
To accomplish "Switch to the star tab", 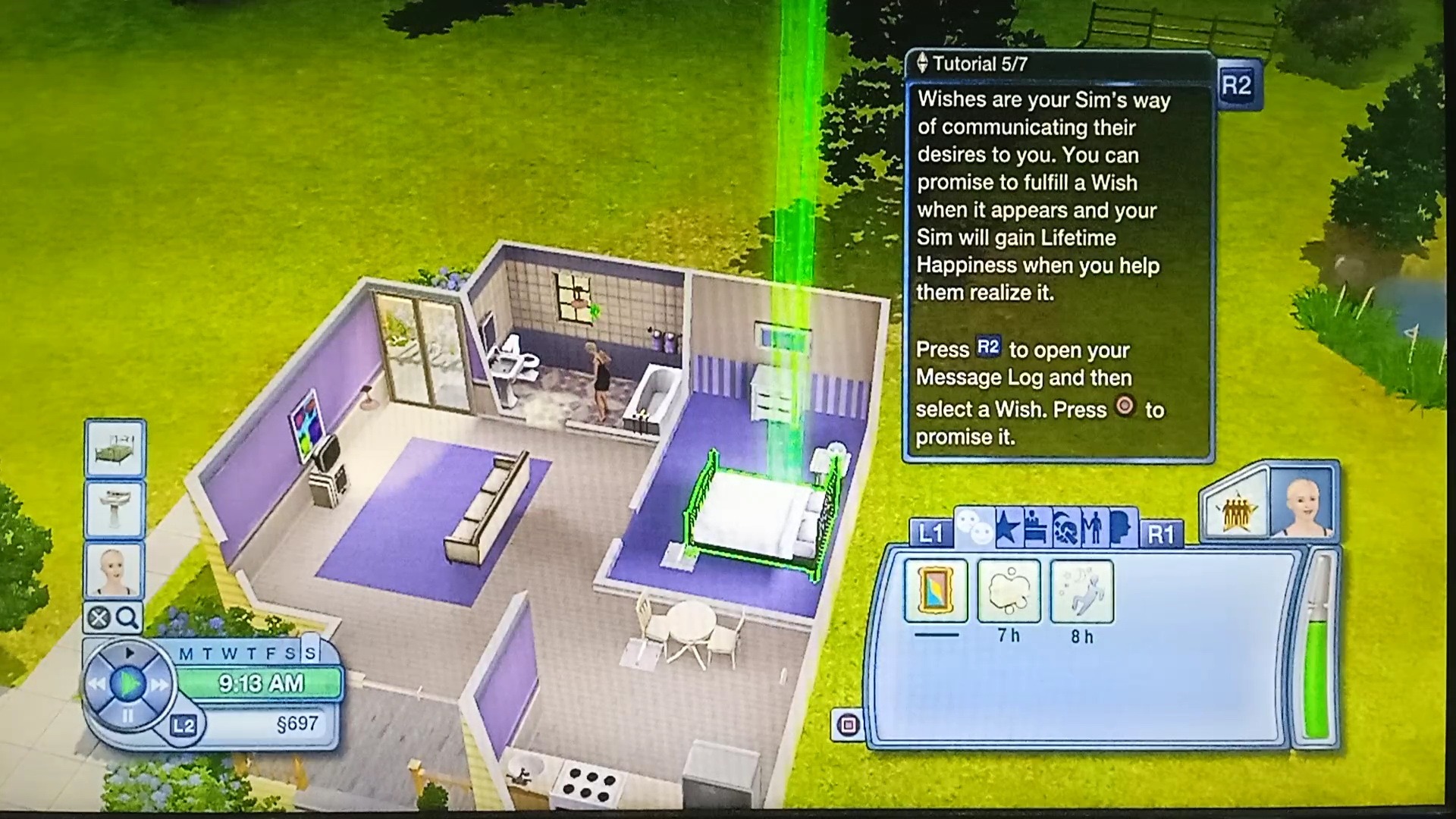I will click(x=1007, y=528).
